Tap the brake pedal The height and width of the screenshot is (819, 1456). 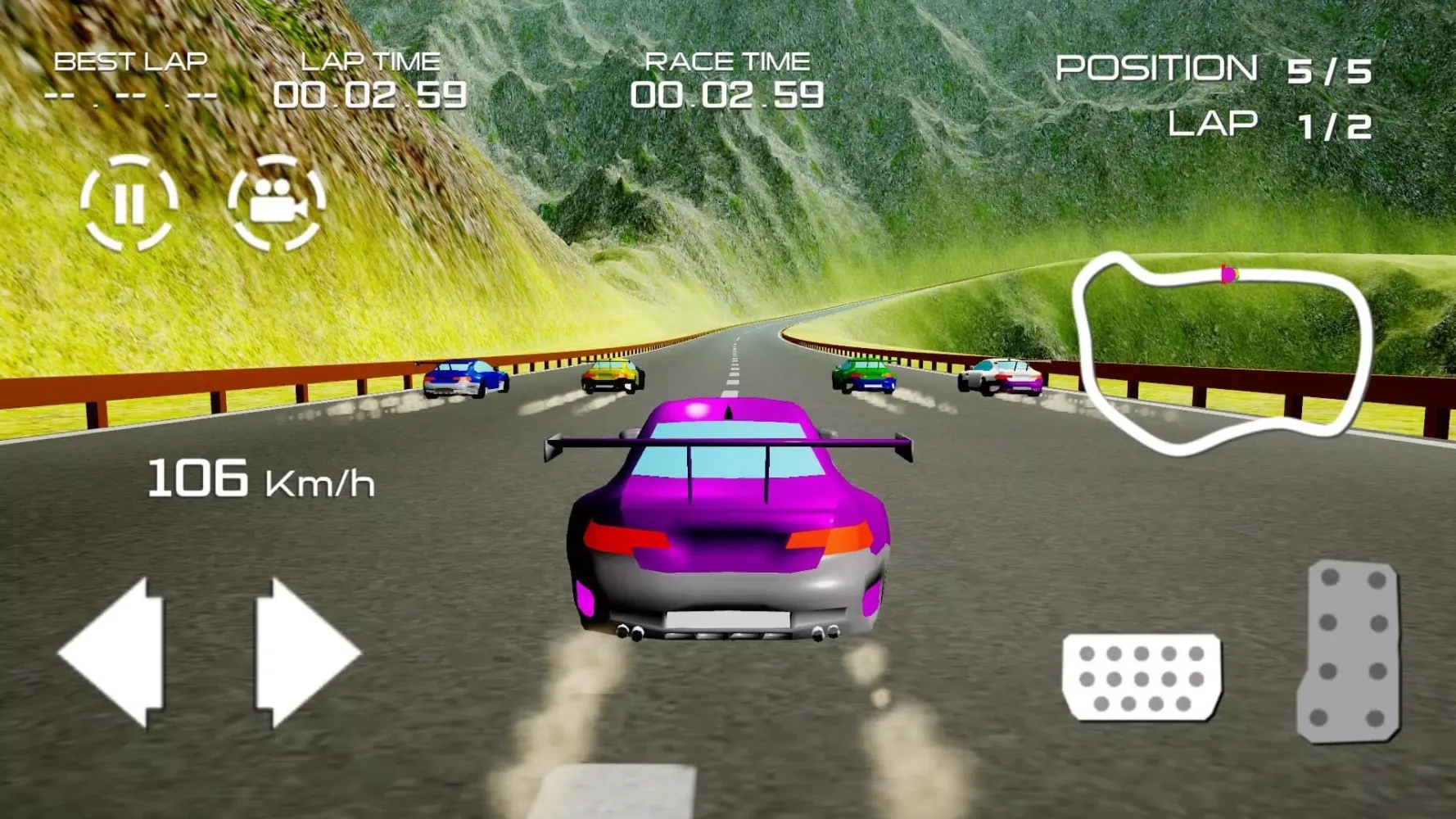tap(1142, 677)
